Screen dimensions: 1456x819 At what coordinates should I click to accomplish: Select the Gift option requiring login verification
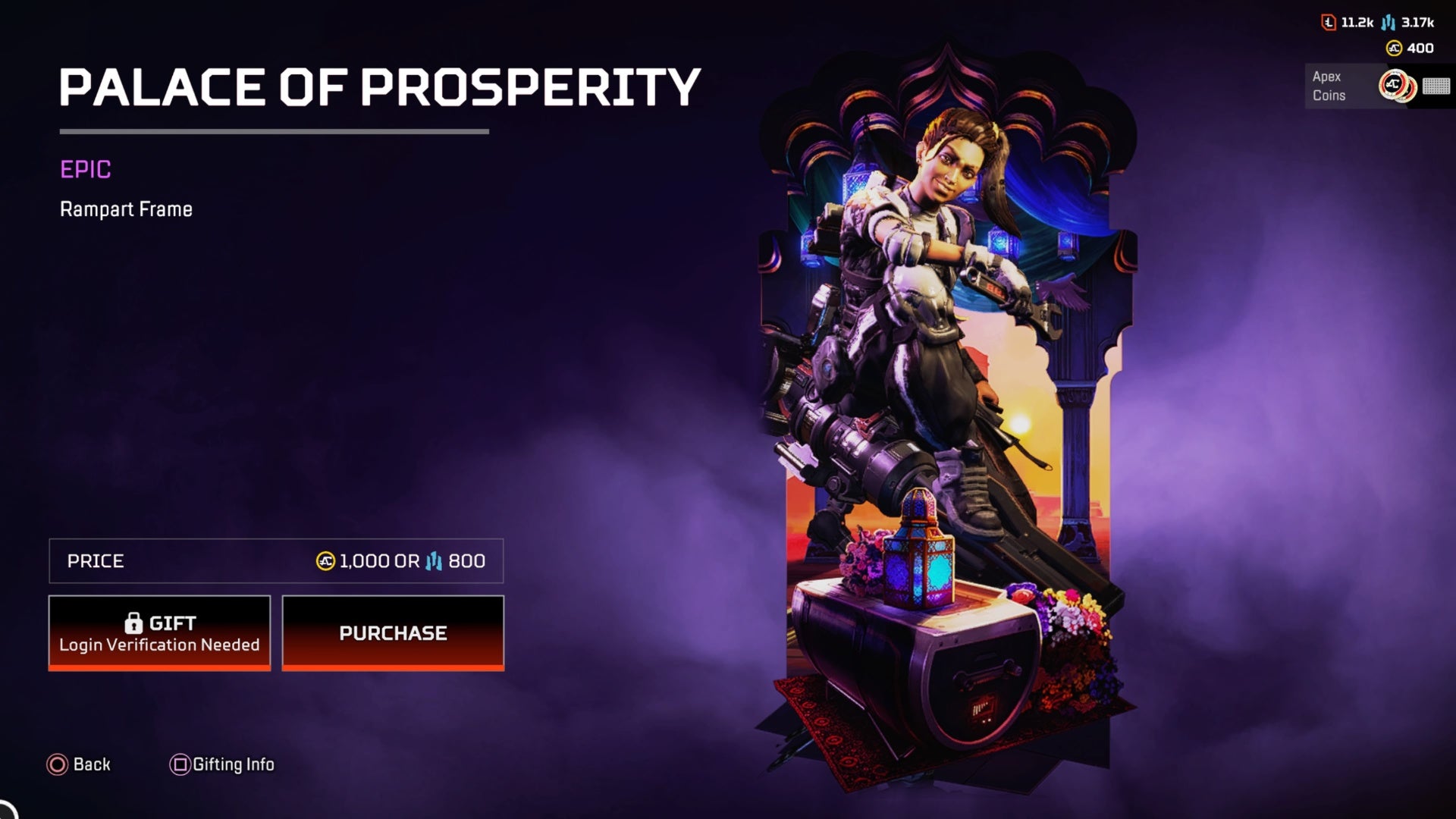159,632
